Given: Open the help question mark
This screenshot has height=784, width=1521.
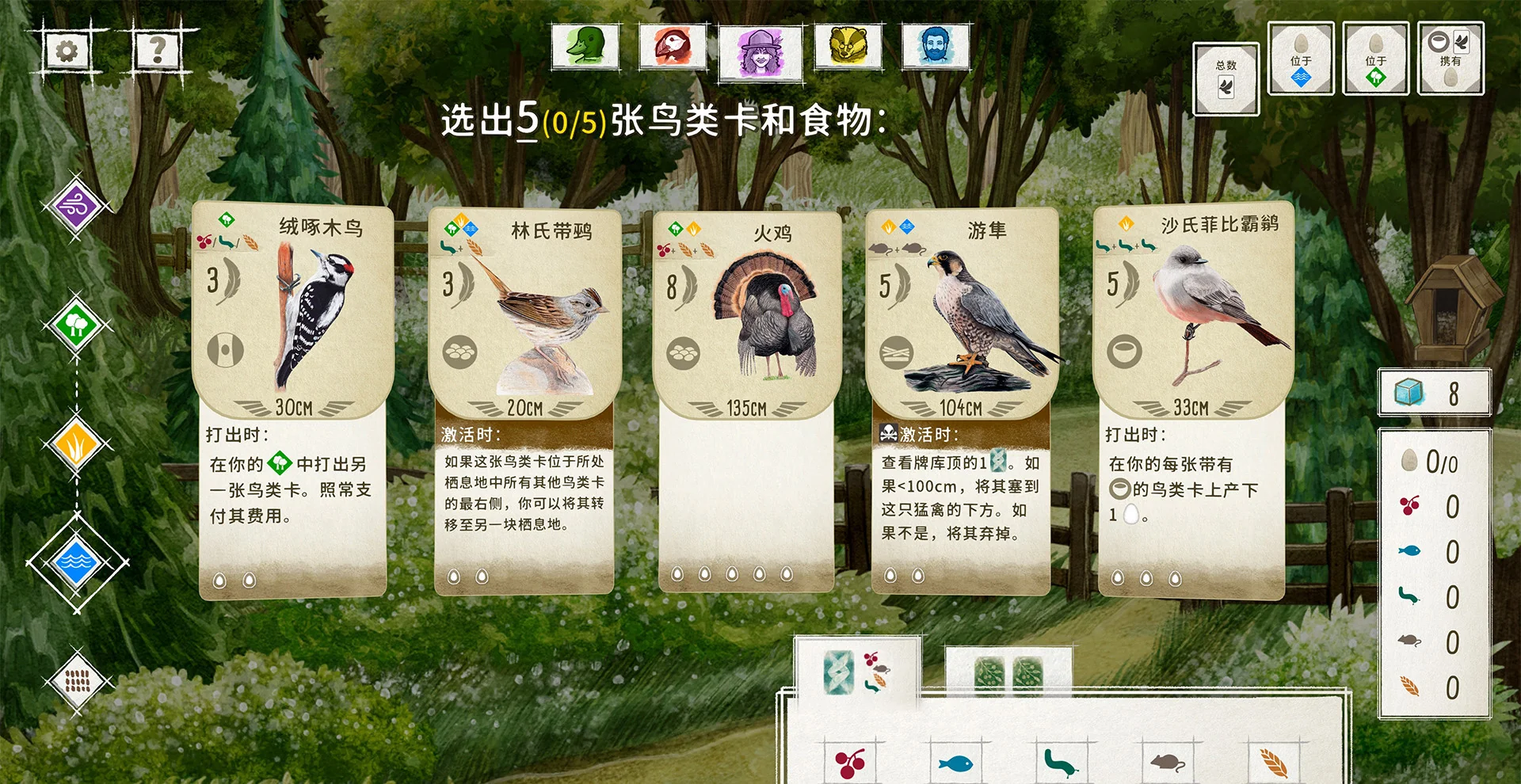Looking at the screenshot, I should click(157, 49).
